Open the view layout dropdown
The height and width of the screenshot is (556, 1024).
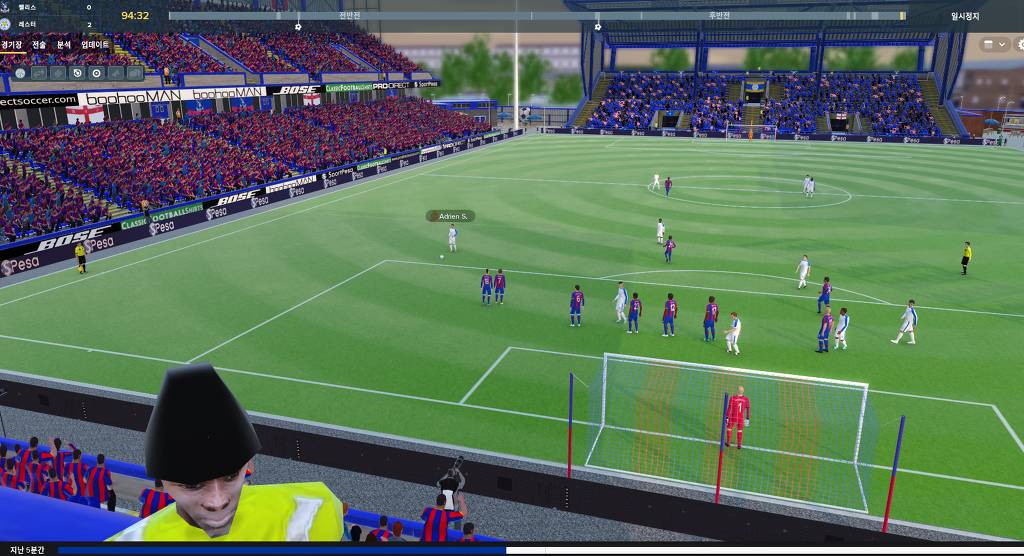(995, 44)
